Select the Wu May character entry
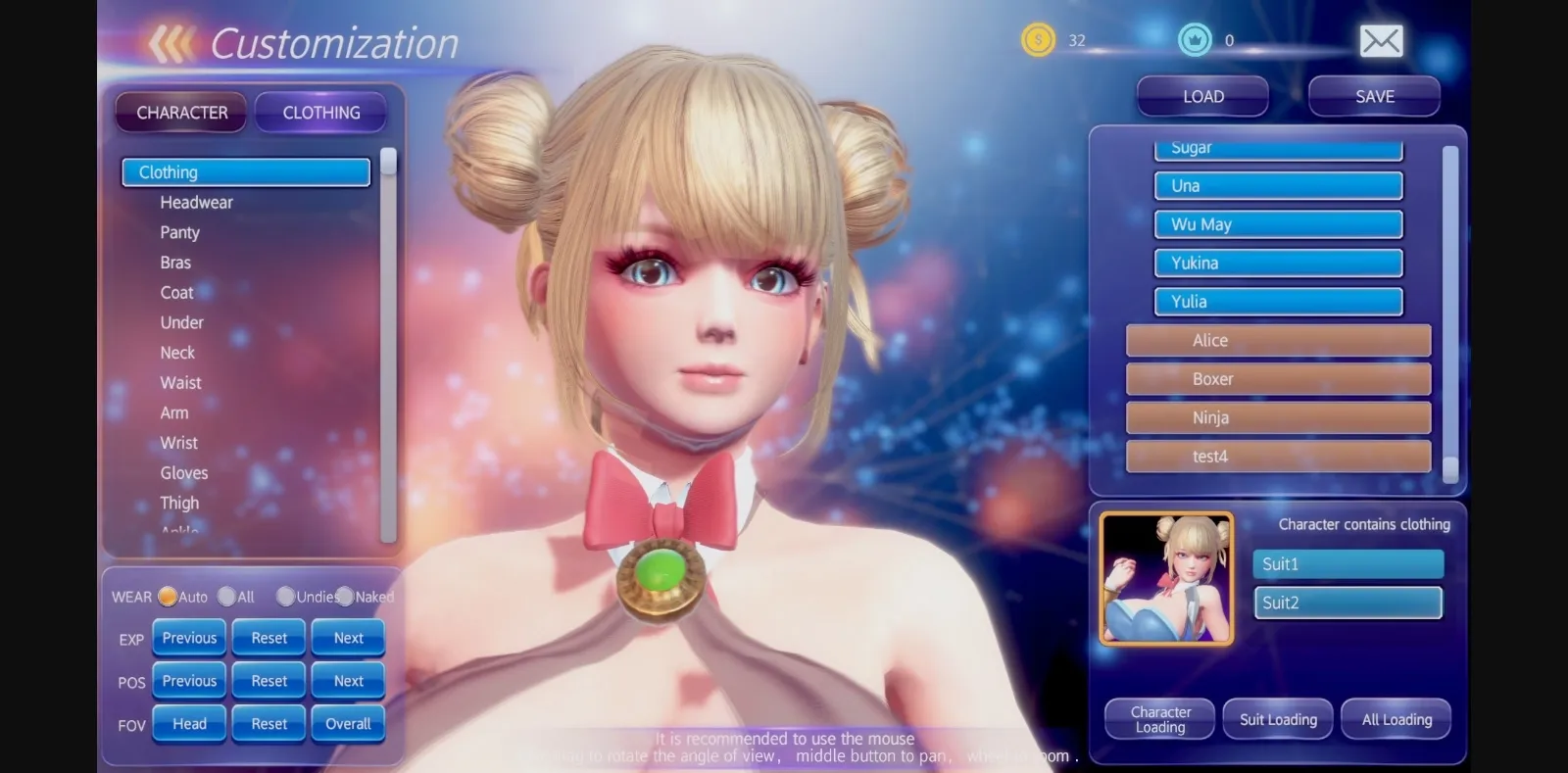The image size is (1568, 773). [1277, 223]
